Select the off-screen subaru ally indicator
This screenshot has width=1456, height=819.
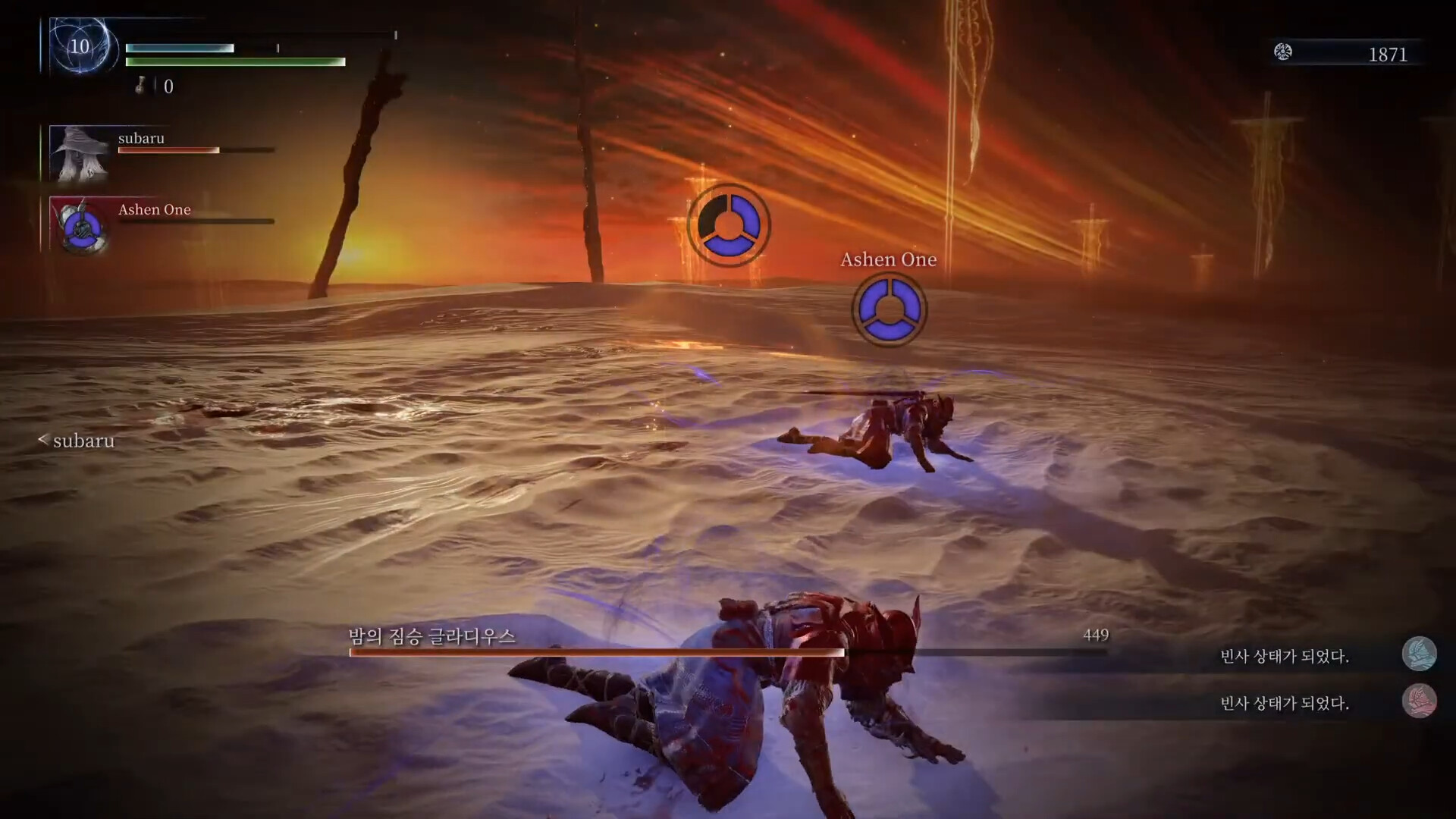tap(77, 441)
